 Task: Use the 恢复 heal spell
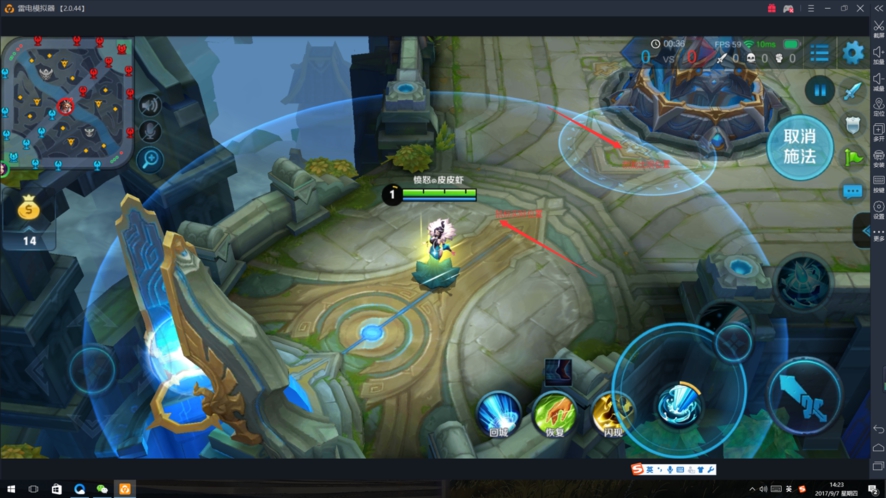click(555, 411)
